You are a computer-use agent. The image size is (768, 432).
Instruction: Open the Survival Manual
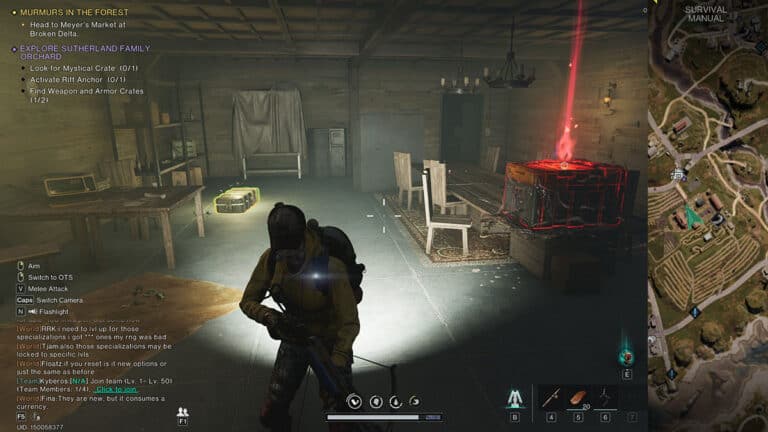coord(705,14)
